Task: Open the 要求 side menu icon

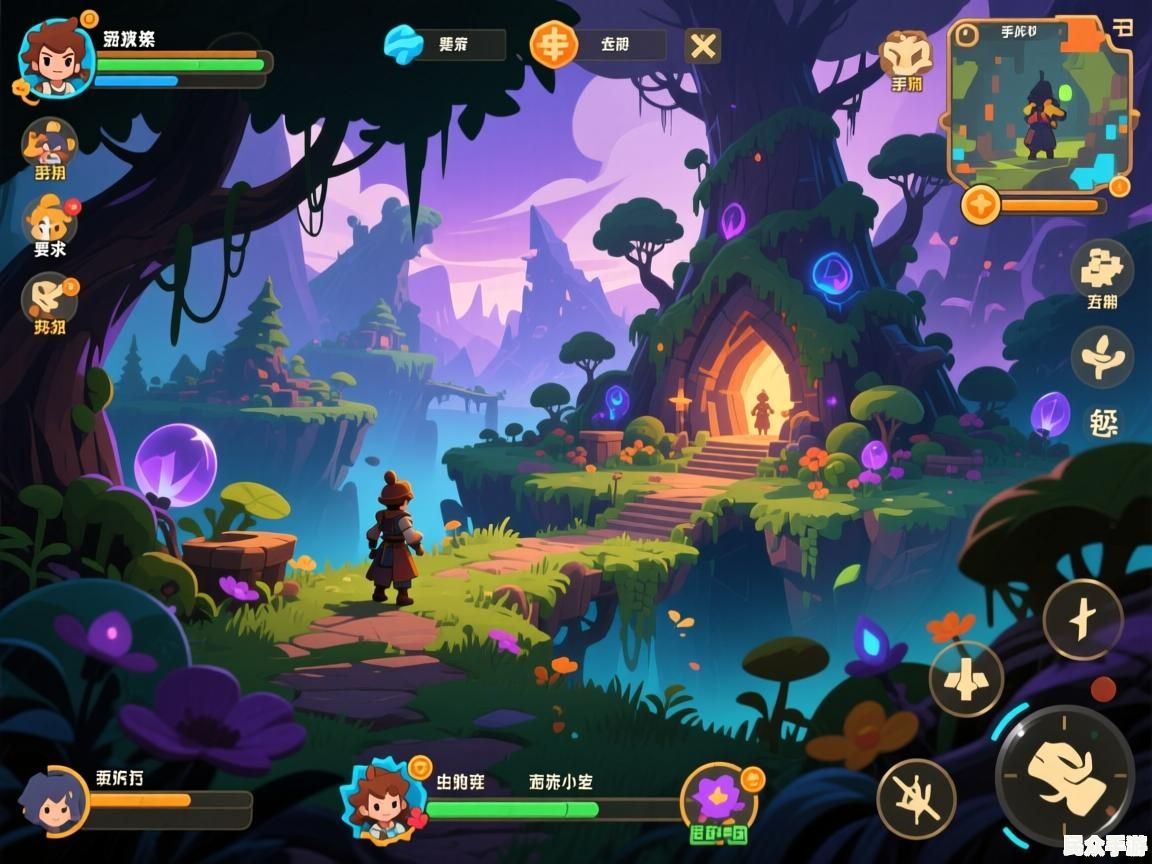Action: (49, 220)
